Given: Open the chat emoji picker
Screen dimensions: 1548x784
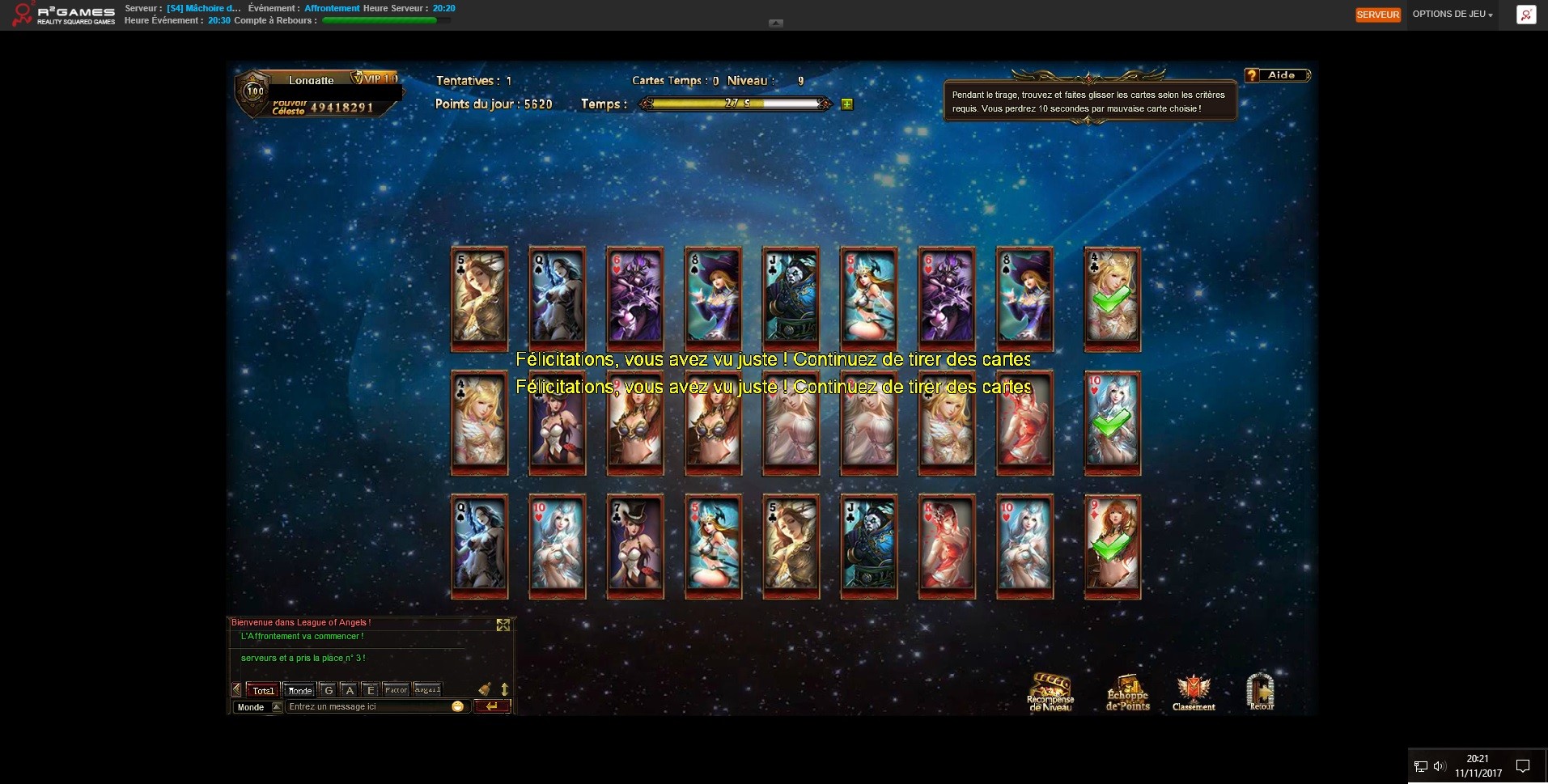Looking at the screenshot, I should pyautogui.click(x=457, y=707).
